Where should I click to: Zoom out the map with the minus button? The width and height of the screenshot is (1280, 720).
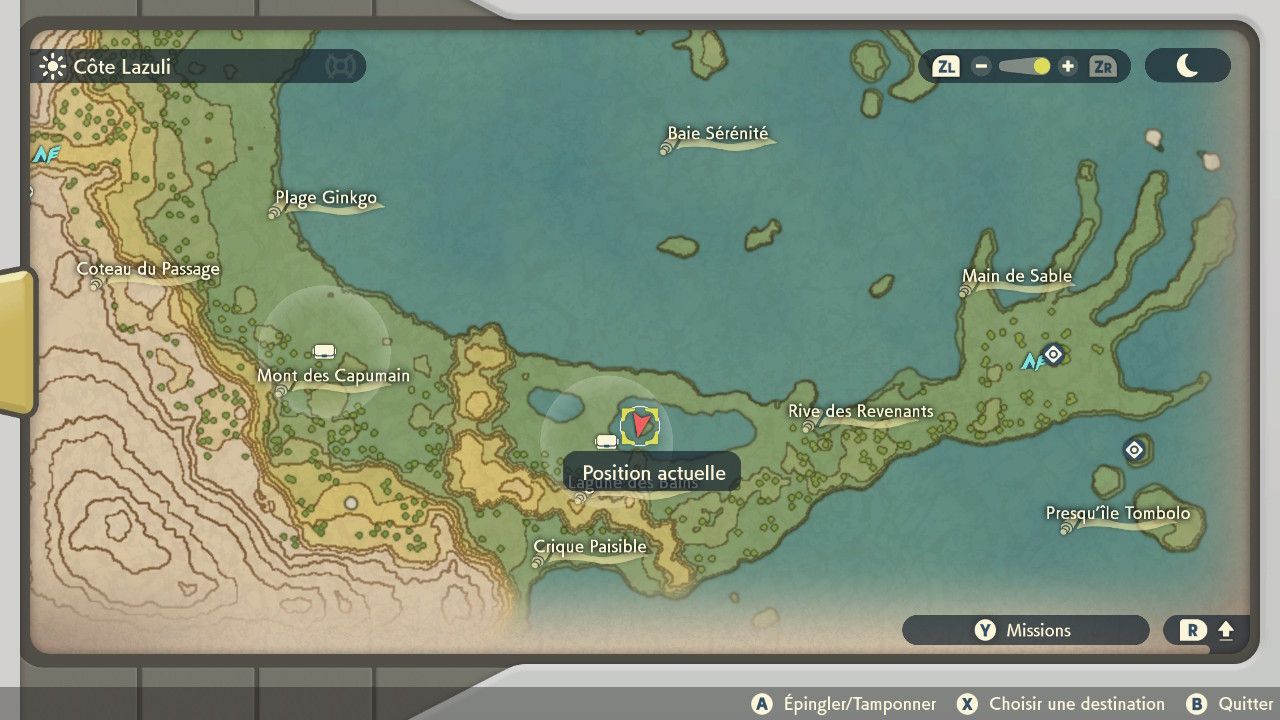click(981, 67)
